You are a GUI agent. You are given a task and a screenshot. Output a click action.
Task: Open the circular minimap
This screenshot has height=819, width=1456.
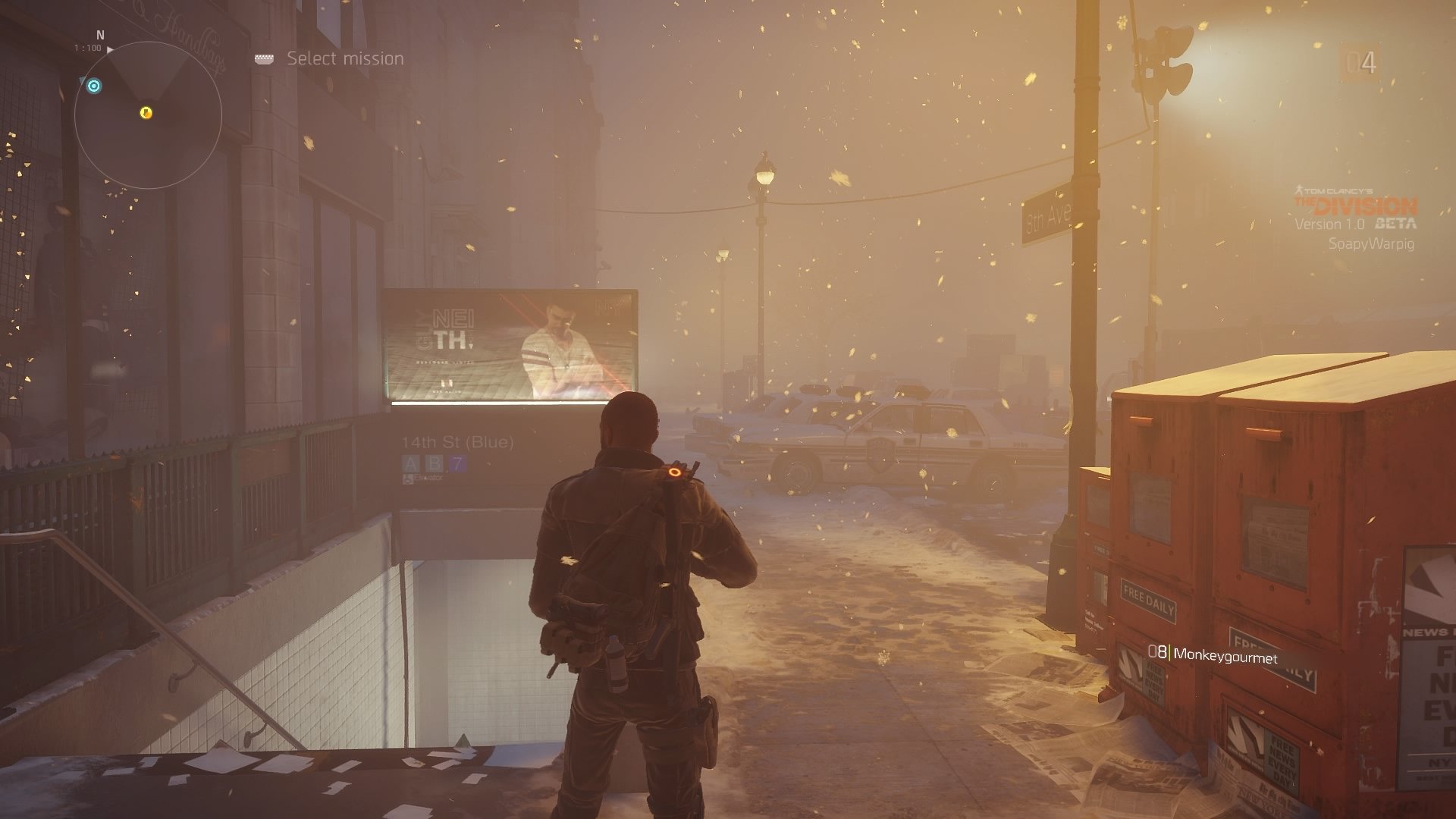click(x=148, y=115)
